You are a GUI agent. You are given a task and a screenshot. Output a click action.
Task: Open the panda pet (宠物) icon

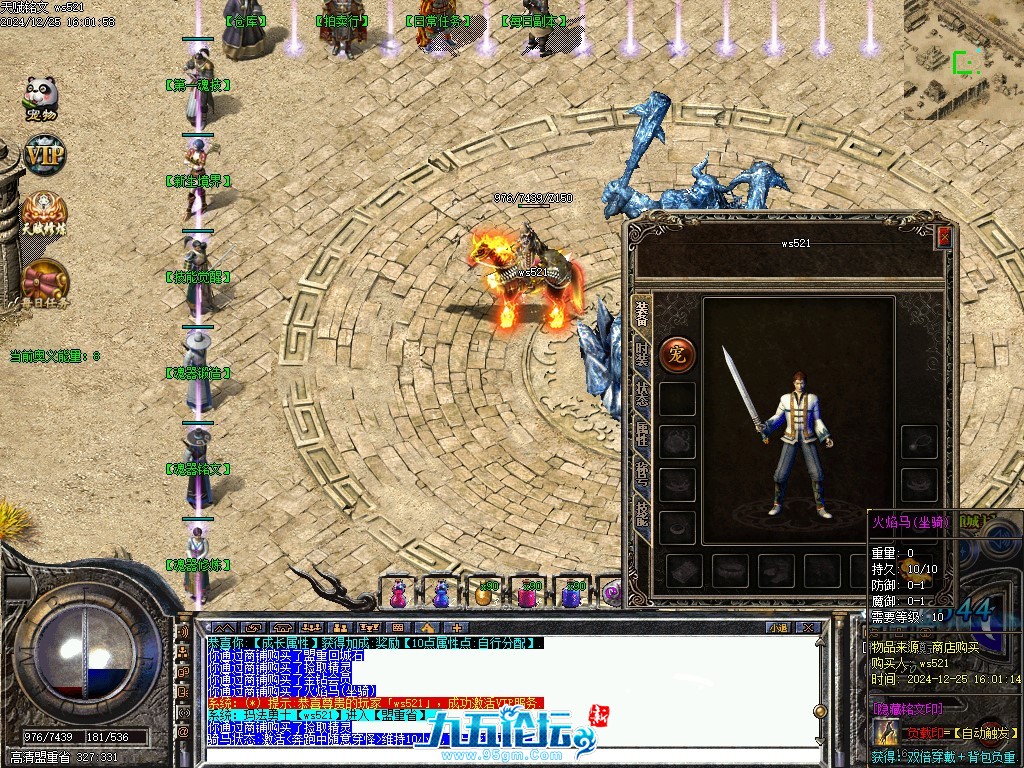coord(41,97)
